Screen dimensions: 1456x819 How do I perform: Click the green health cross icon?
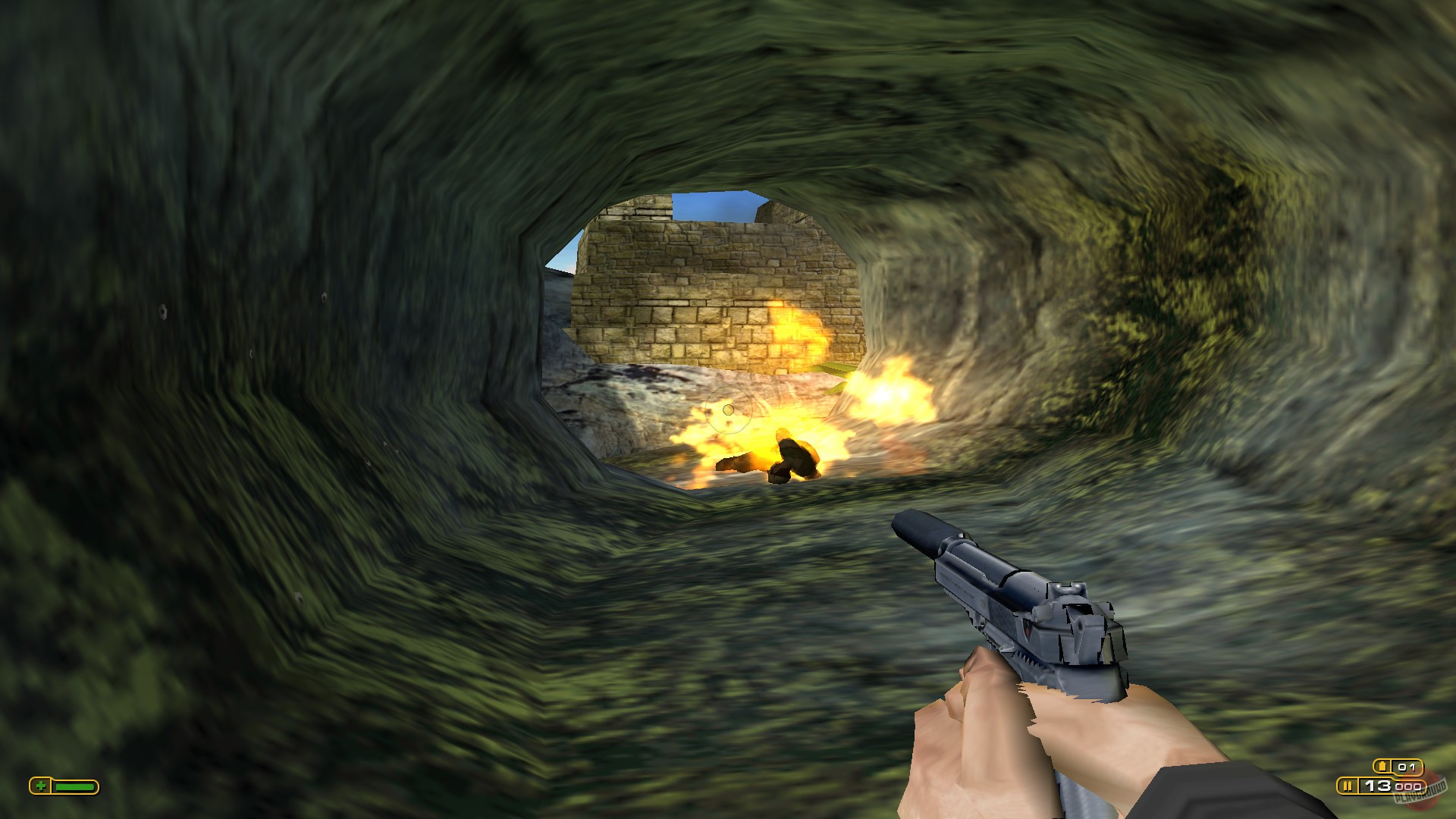41,786
